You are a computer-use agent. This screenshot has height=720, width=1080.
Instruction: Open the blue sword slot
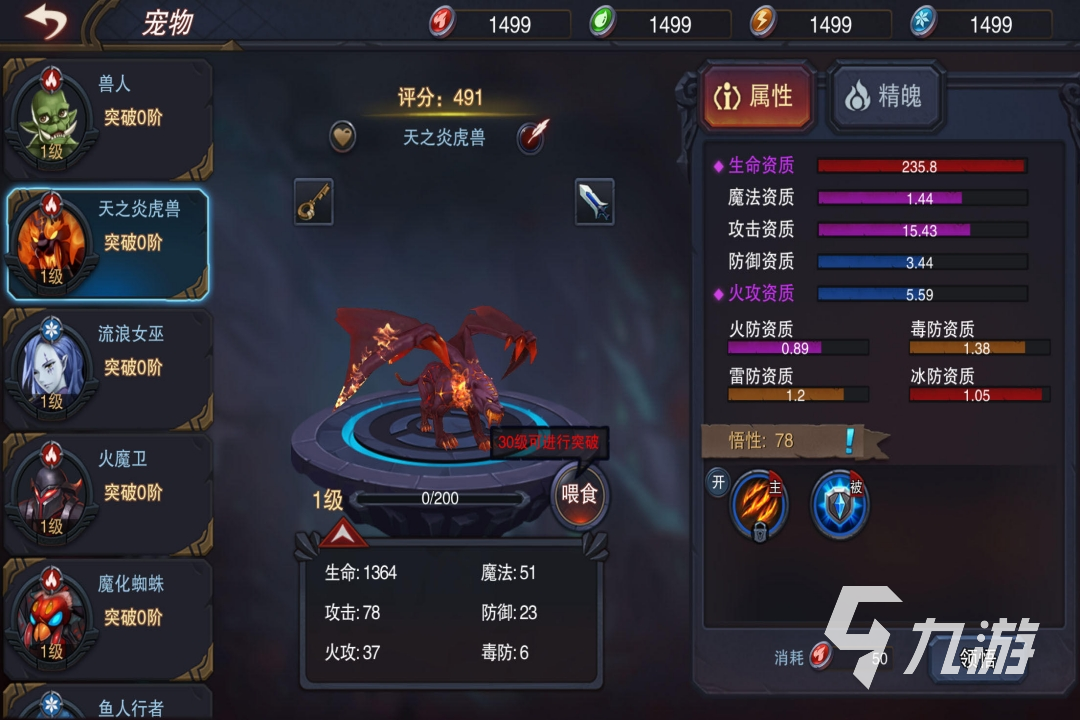coord(595,203)
